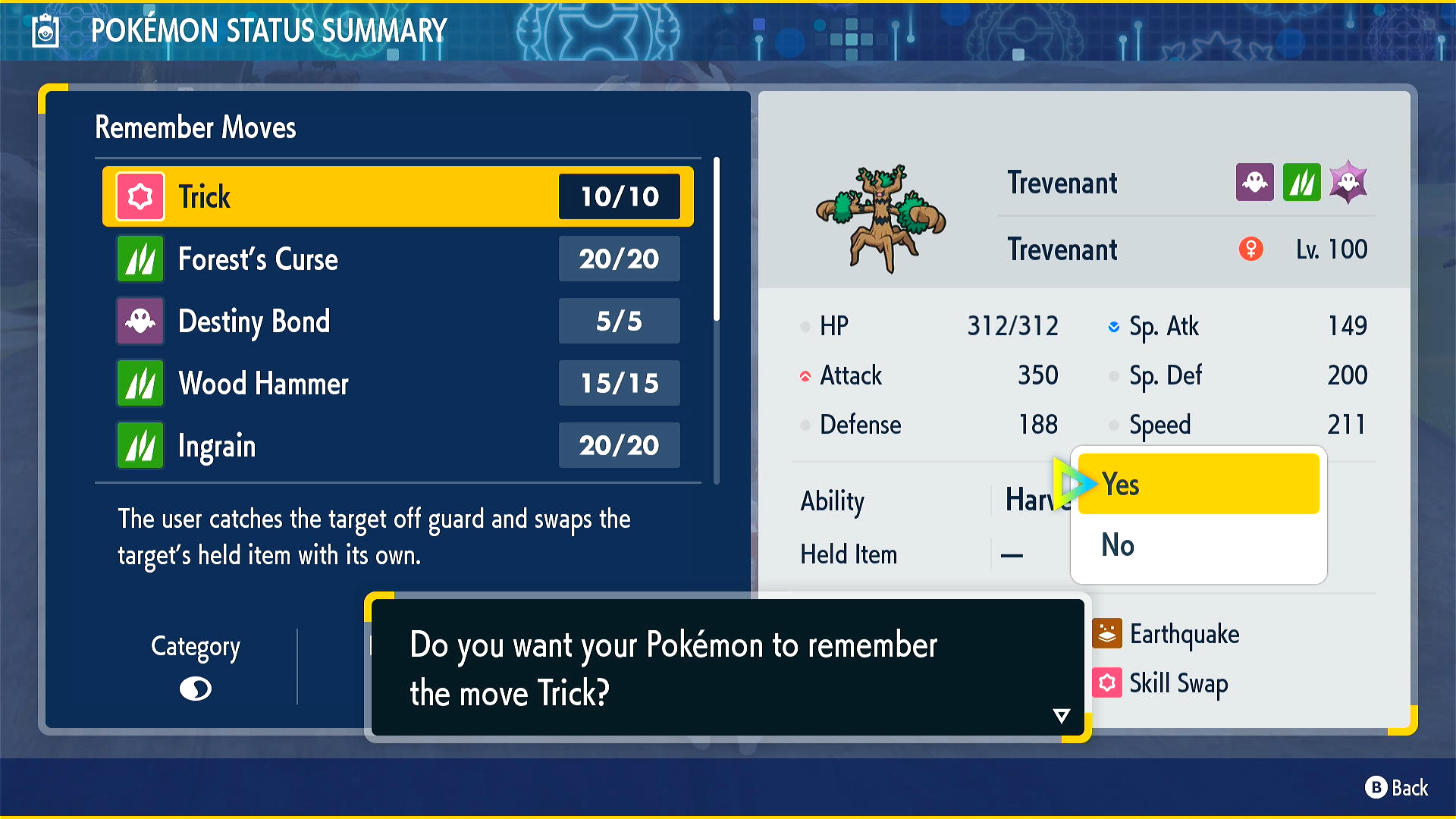Click the Earthquake current move
The height and width of the screenshot is (819, 1456).
(1183, 634)
